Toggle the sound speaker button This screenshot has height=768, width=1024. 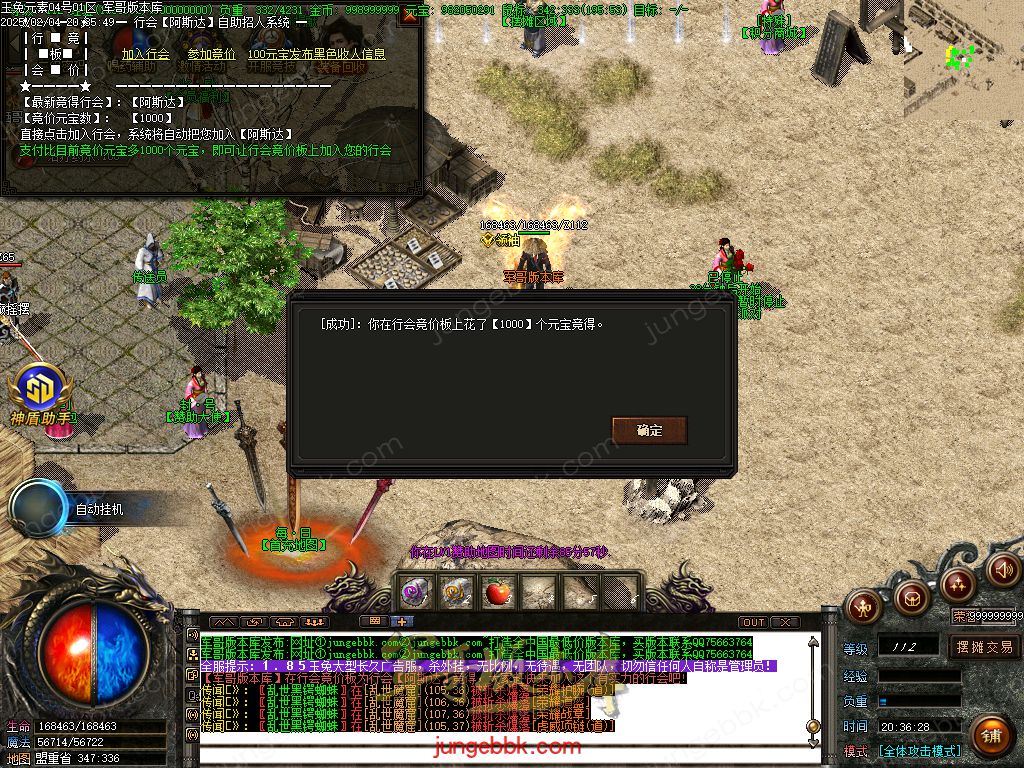(x=1003, y=569)
